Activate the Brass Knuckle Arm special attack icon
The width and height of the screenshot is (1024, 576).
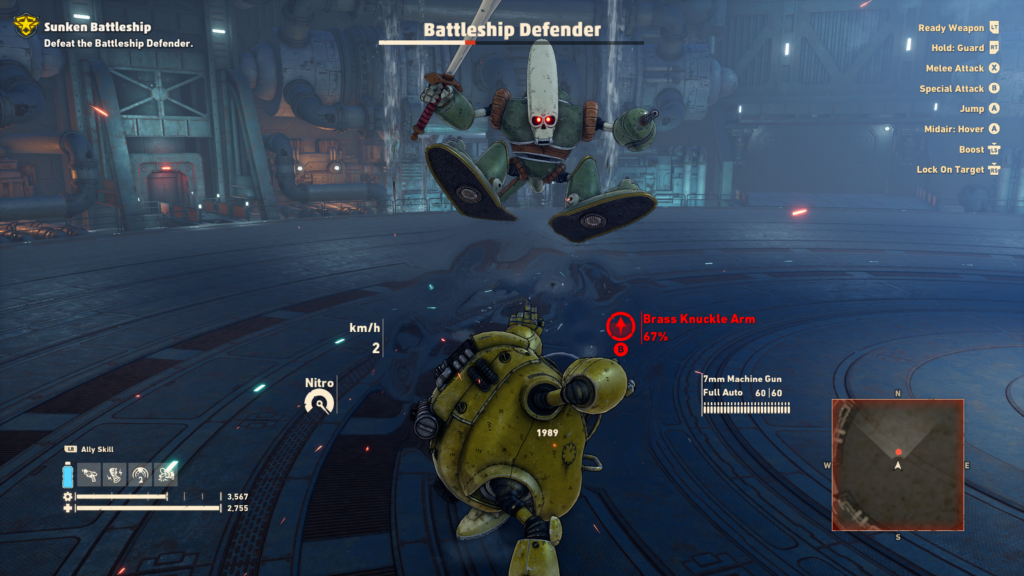(x=620, y=325)
